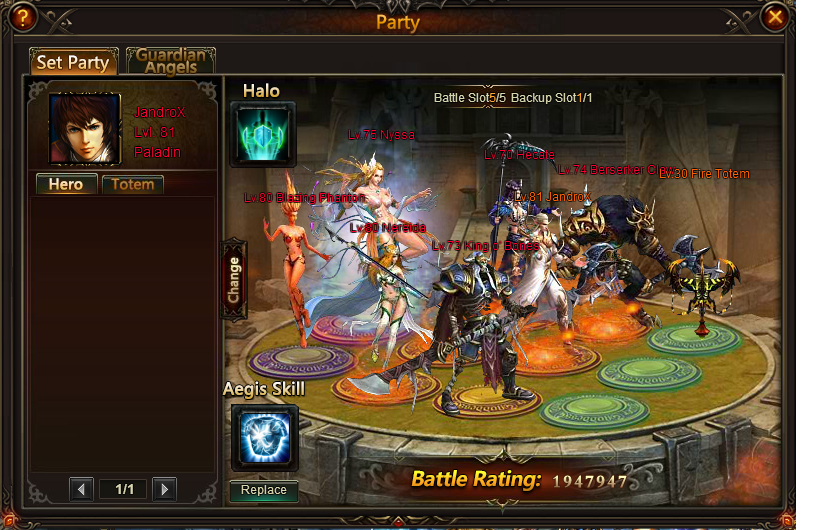819x530 pixels.
Task: Select the Aegis Skill icon
Action: pyautogui.click(x=264, y=437)
